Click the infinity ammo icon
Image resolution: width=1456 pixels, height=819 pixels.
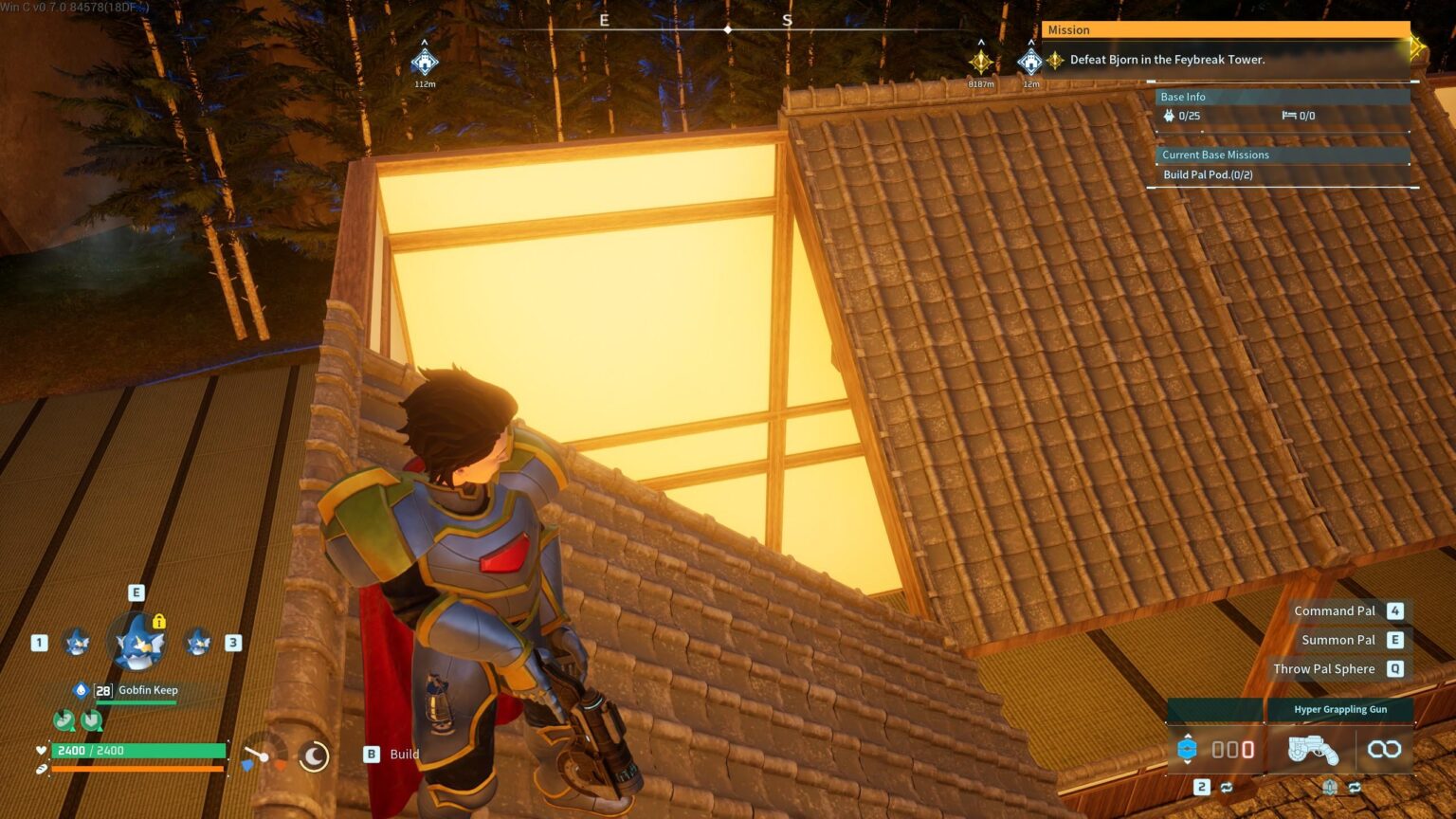[x=1385, y=749]
